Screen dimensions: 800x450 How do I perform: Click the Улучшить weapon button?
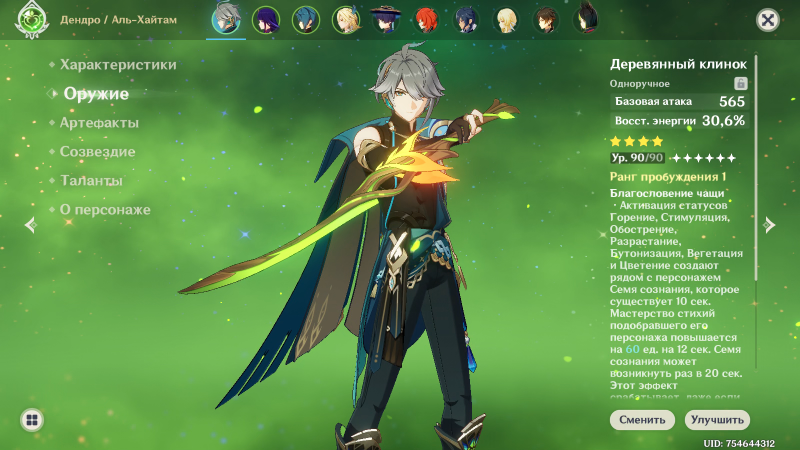pos(717,420)
